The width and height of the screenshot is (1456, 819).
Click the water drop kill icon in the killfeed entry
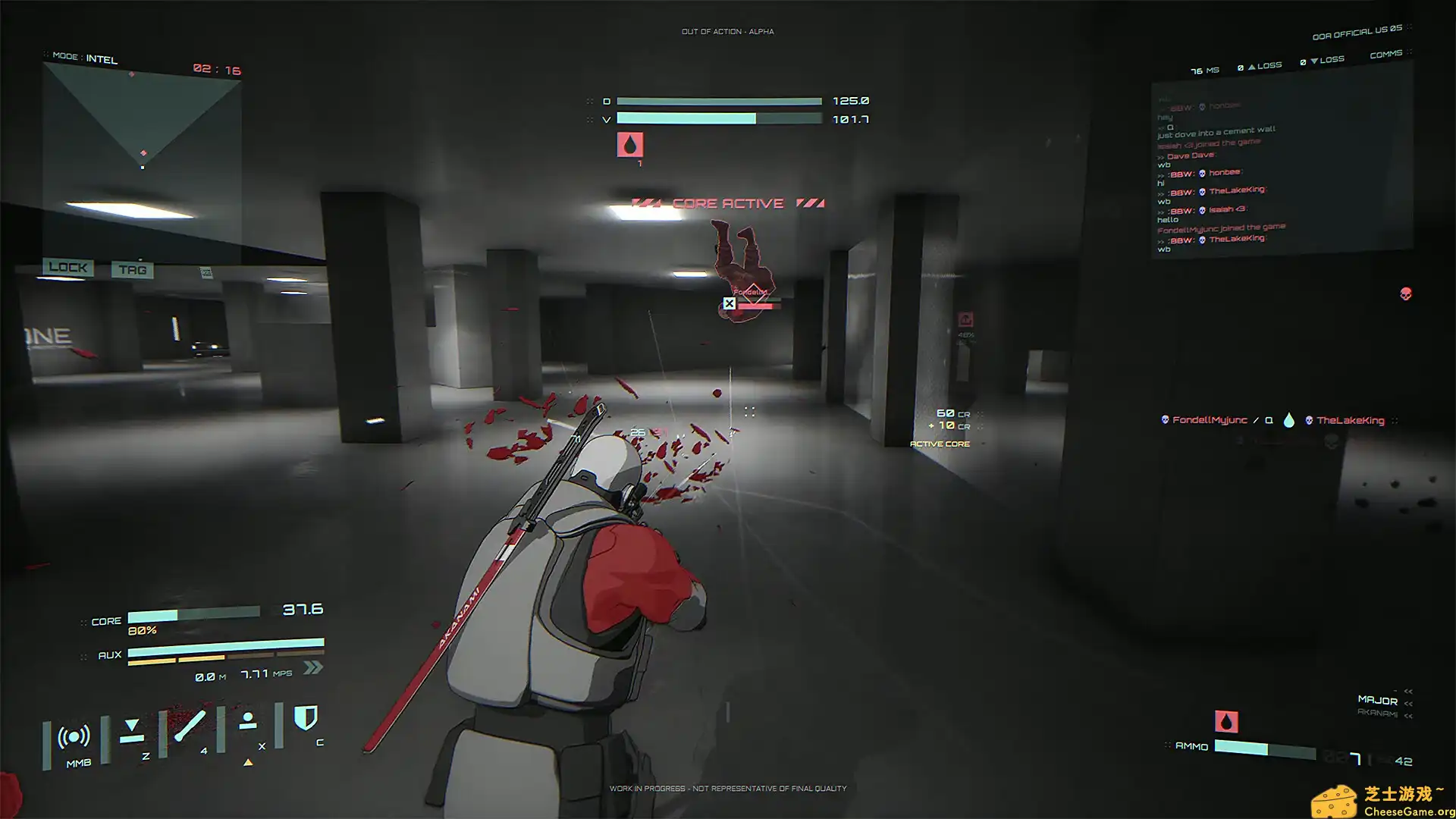pos(1289,419)
